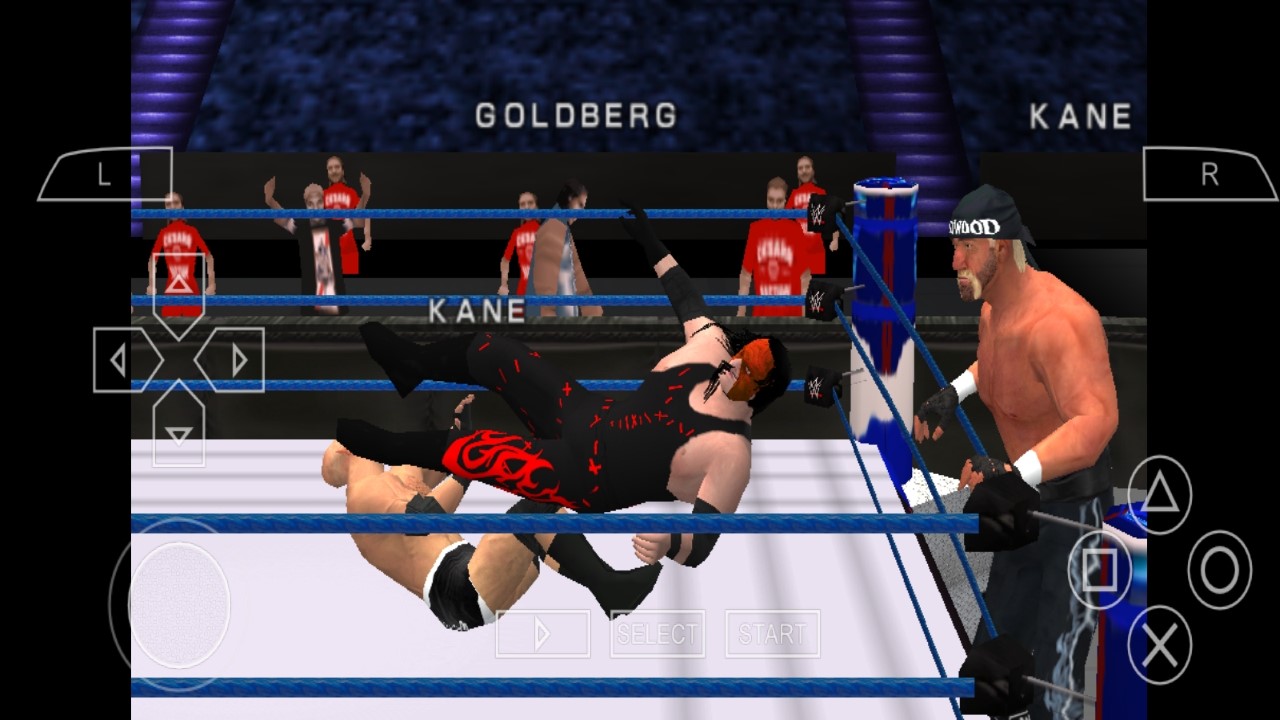Tap the SELECT touch button
This screenshot has width=1280, height=720.
(657, 633)
